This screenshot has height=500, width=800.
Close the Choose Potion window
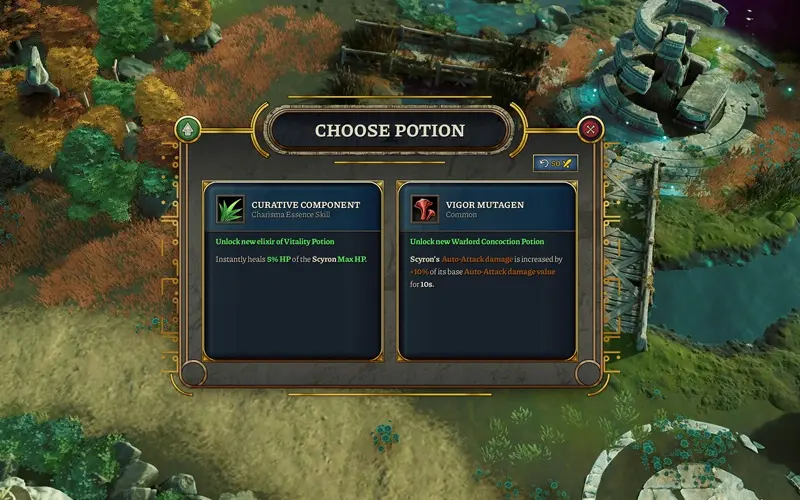tap(591, 129)
